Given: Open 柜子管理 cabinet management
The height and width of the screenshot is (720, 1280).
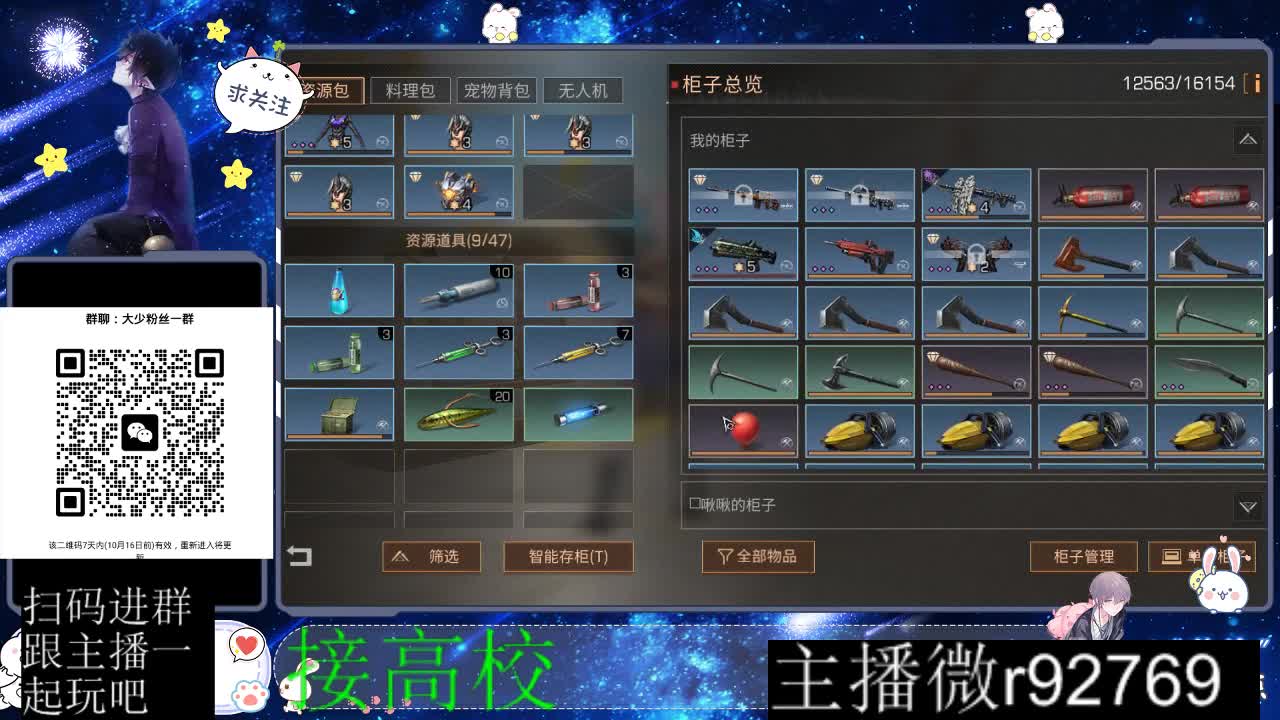Looking at the screenshot, I should pyautogui.click(x=1084, y=557).
